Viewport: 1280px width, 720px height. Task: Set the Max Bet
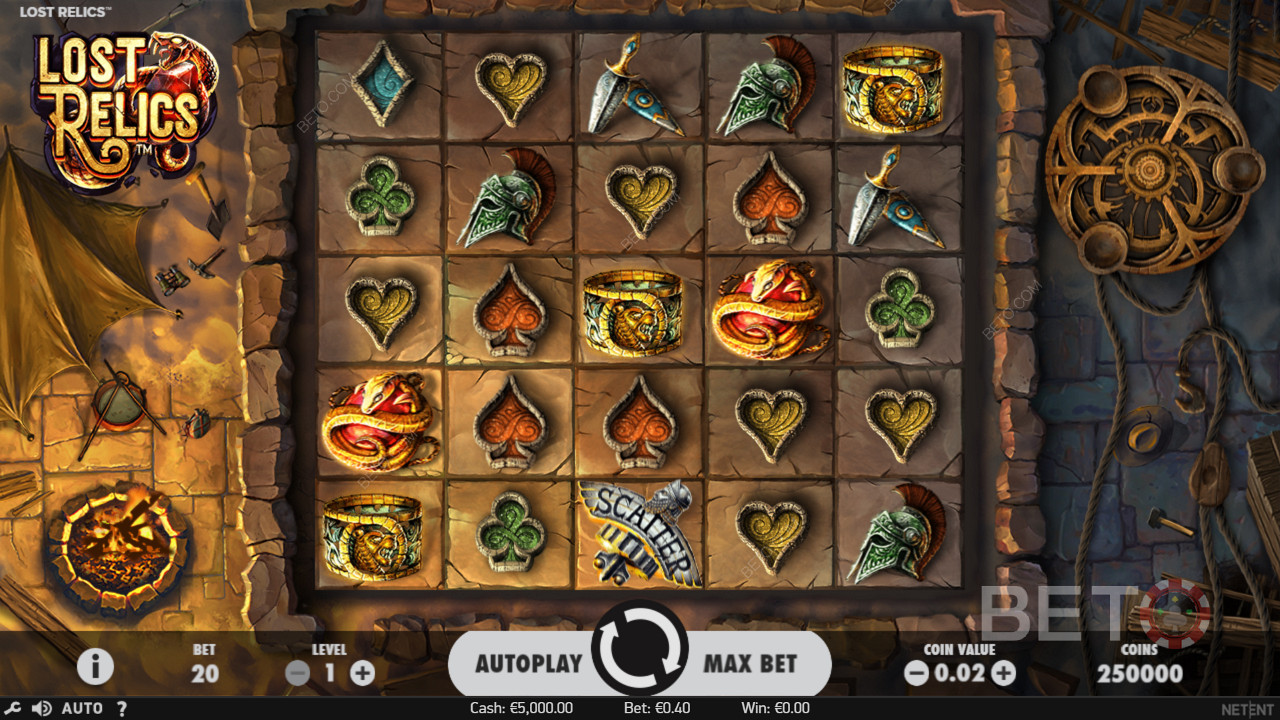(750, 663)
